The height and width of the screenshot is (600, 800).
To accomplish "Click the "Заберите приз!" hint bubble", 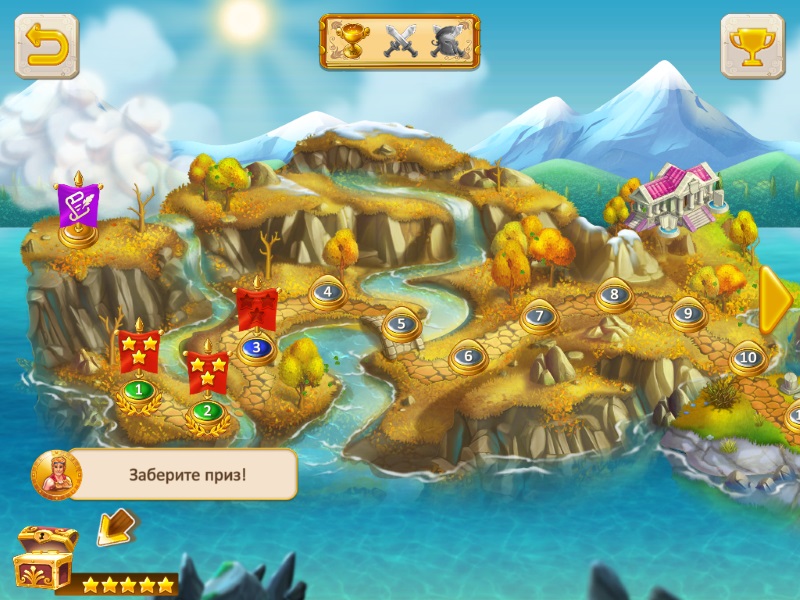I will point(184,474).
